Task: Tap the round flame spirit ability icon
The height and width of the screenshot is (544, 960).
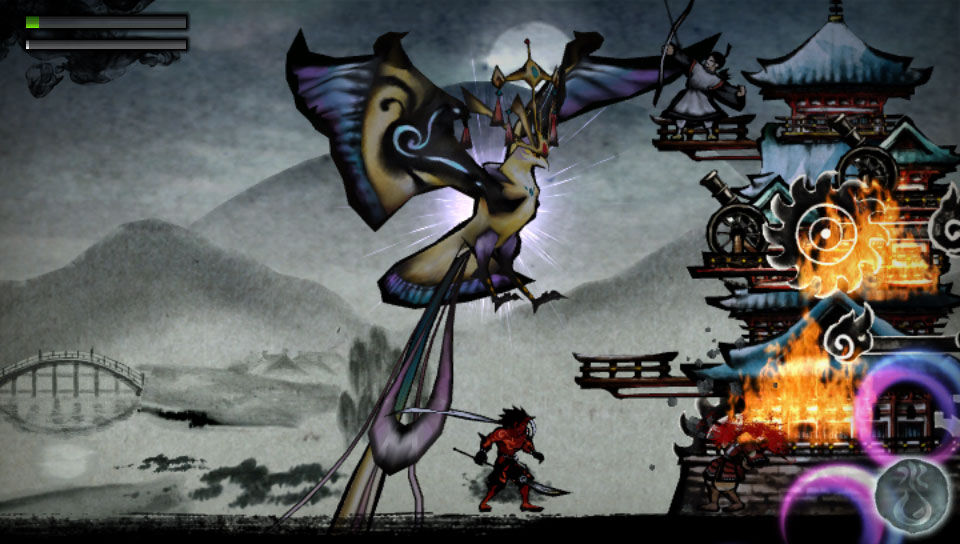Action: point(912,497)
